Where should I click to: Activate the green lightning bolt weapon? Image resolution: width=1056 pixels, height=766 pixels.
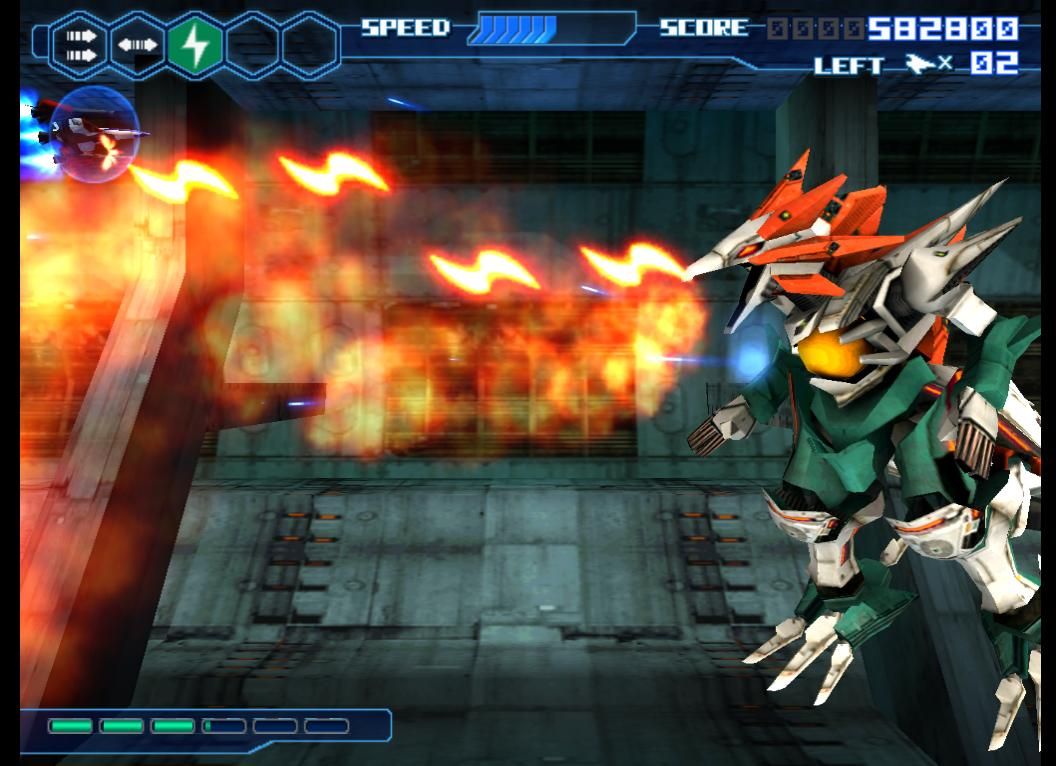coord(195,45)
